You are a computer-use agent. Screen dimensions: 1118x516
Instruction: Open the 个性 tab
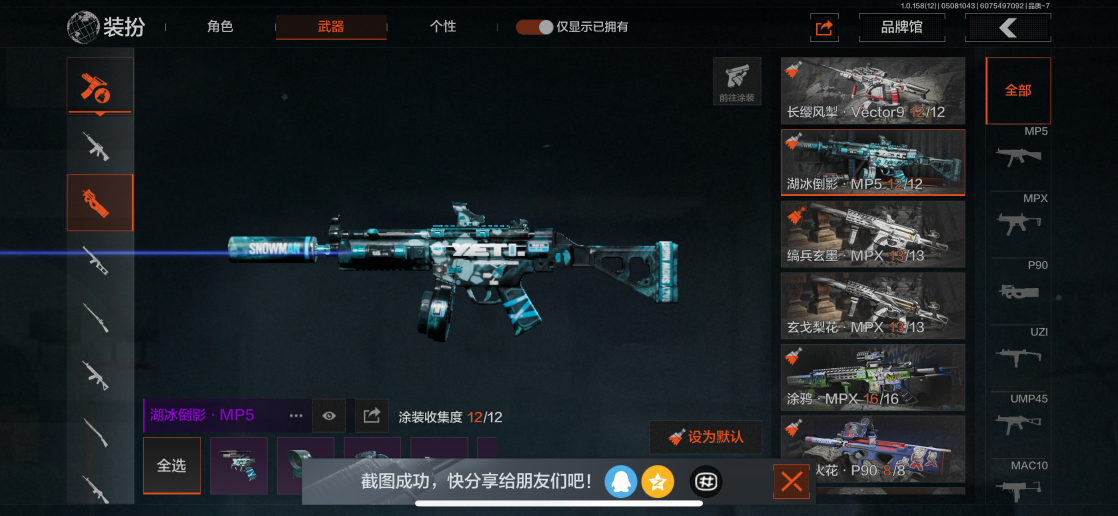pos(443,27)
